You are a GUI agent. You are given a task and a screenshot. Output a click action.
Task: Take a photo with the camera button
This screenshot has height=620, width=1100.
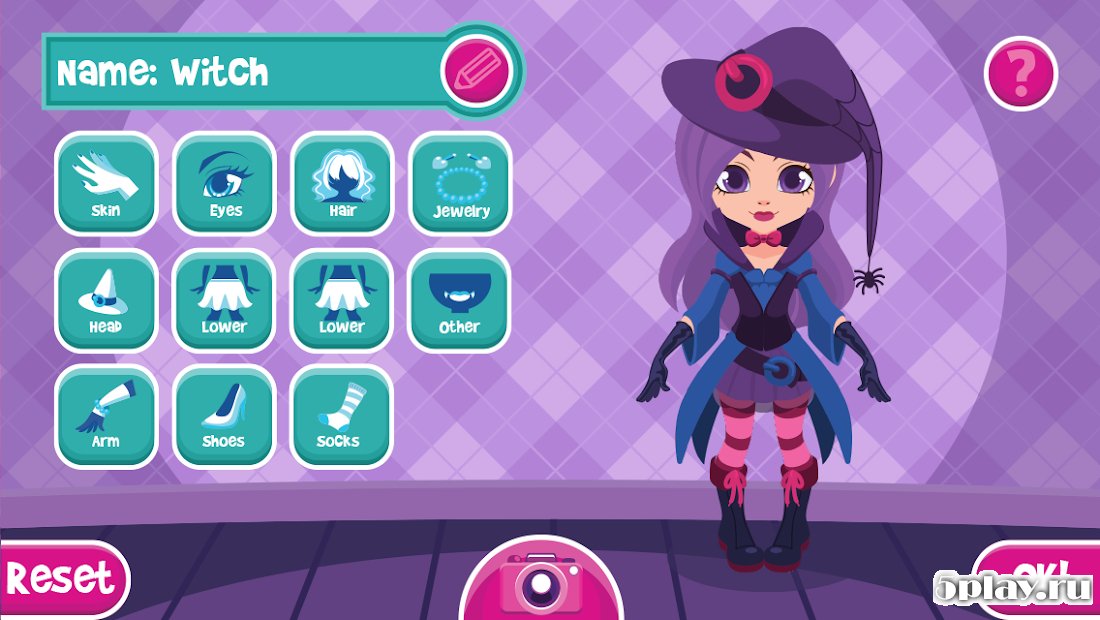(x=541, y=582)
